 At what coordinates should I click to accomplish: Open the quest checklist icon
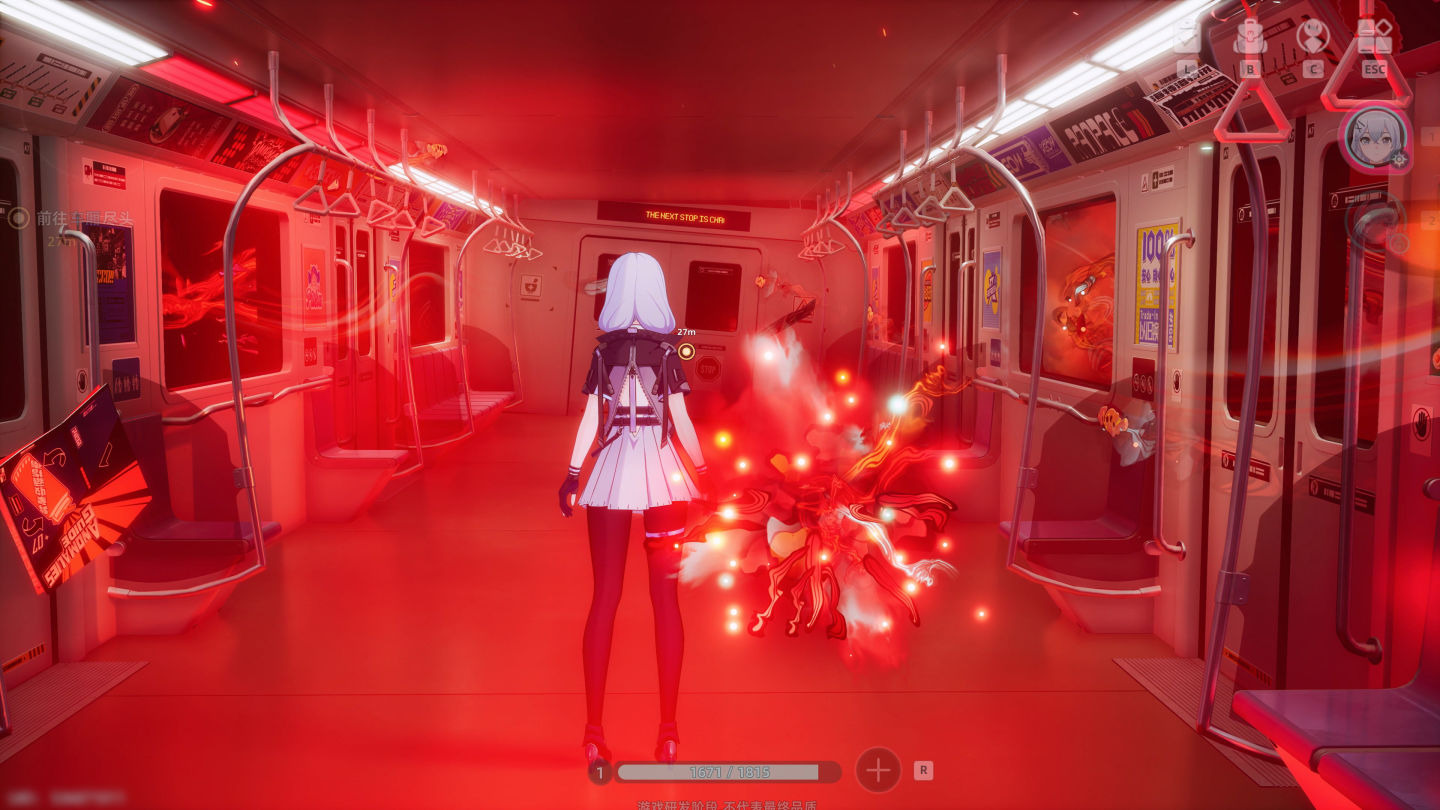click(x=1187, y=38)
